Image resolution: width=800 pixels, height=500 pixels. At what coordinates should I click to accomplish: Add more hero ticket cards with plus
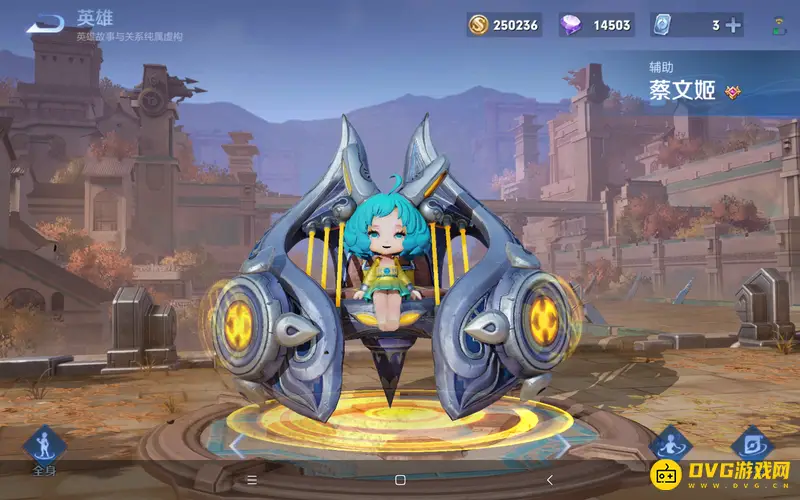coord(733,25)
